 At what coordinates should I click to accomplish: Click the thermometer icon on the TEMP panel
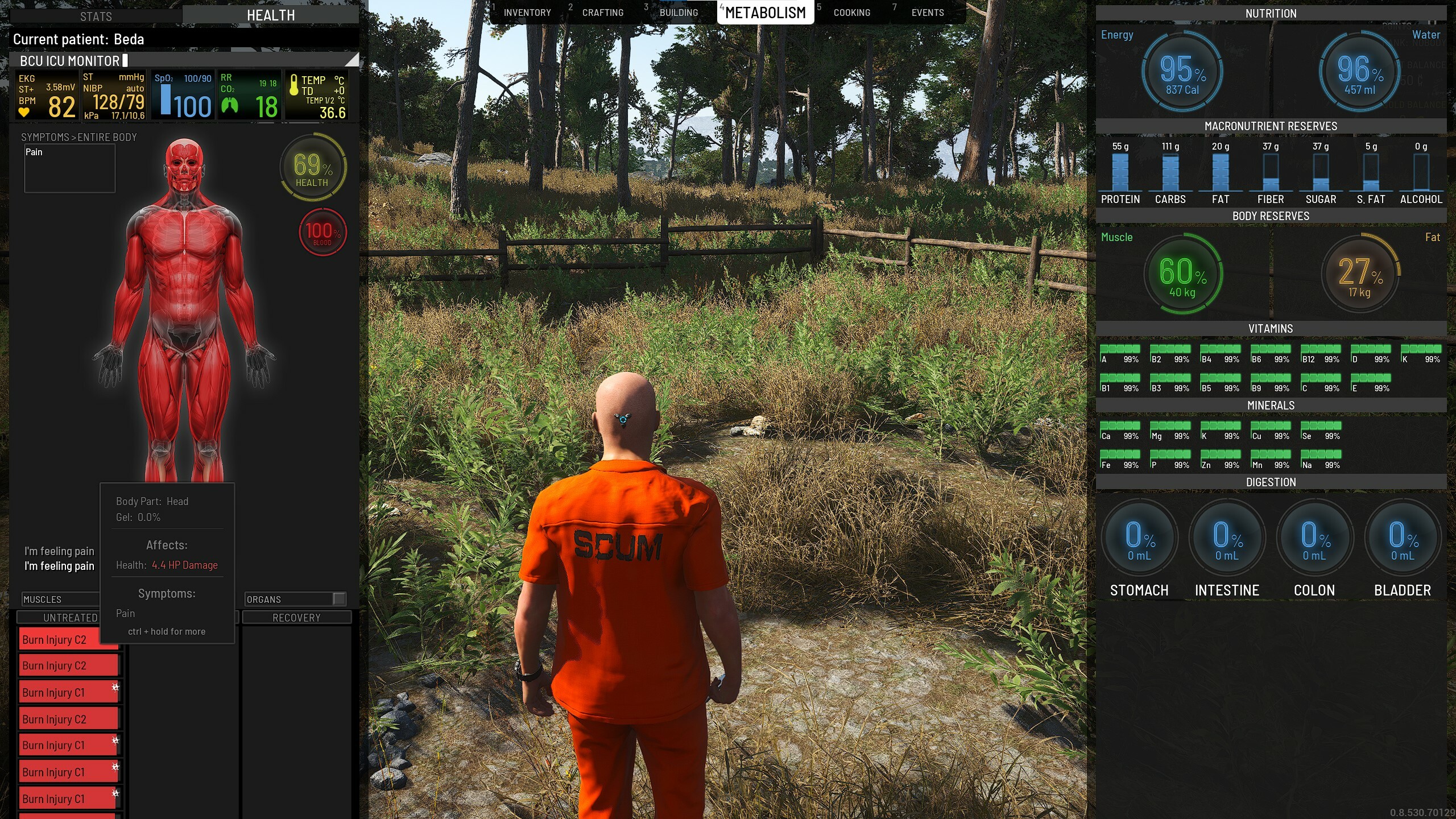tap(295, 84)
